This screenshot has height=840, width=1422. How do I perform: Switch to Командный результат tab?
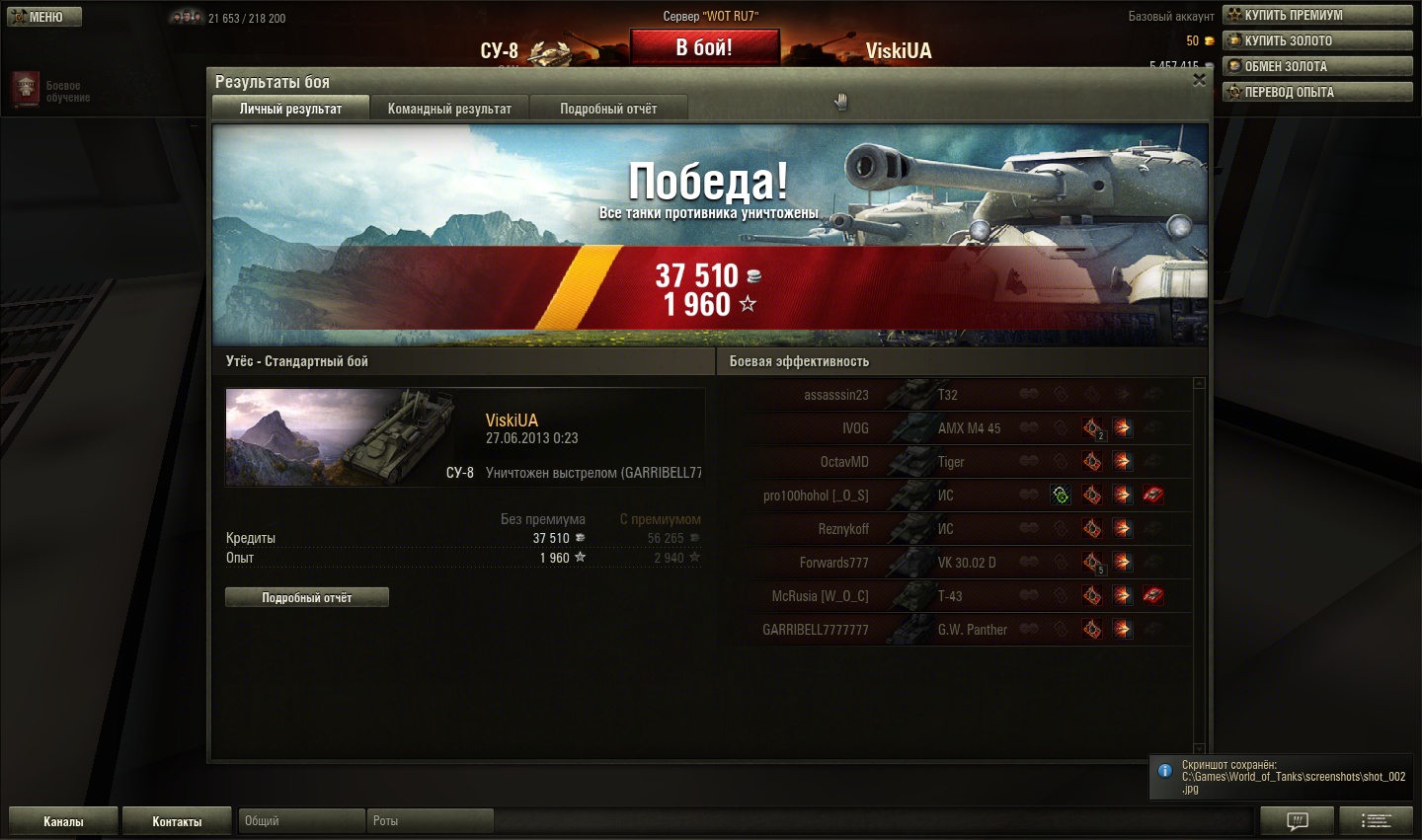click(x=449, y=109)
